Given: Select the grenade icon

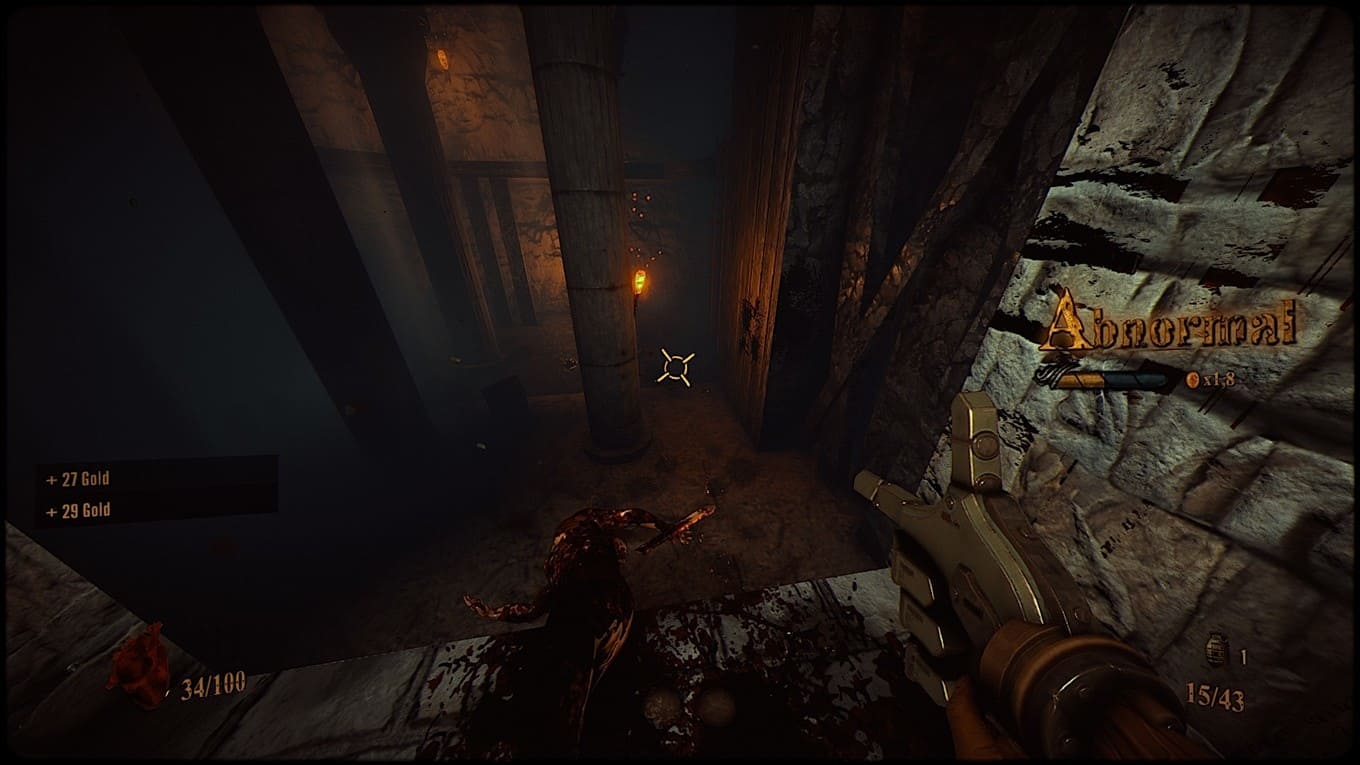Looking at the screenshot, I should pos(1217,650).
